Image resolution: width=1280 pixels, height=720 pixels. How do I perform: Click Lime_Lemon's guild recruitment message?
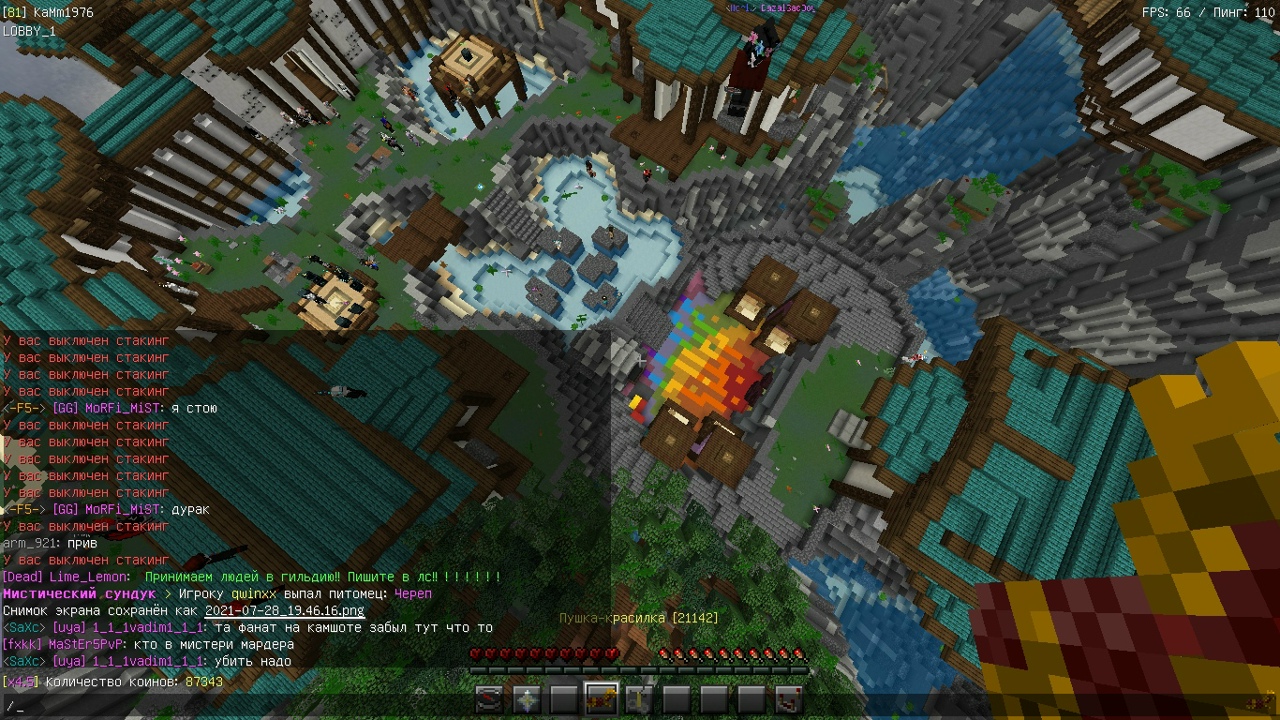point(322,577)
